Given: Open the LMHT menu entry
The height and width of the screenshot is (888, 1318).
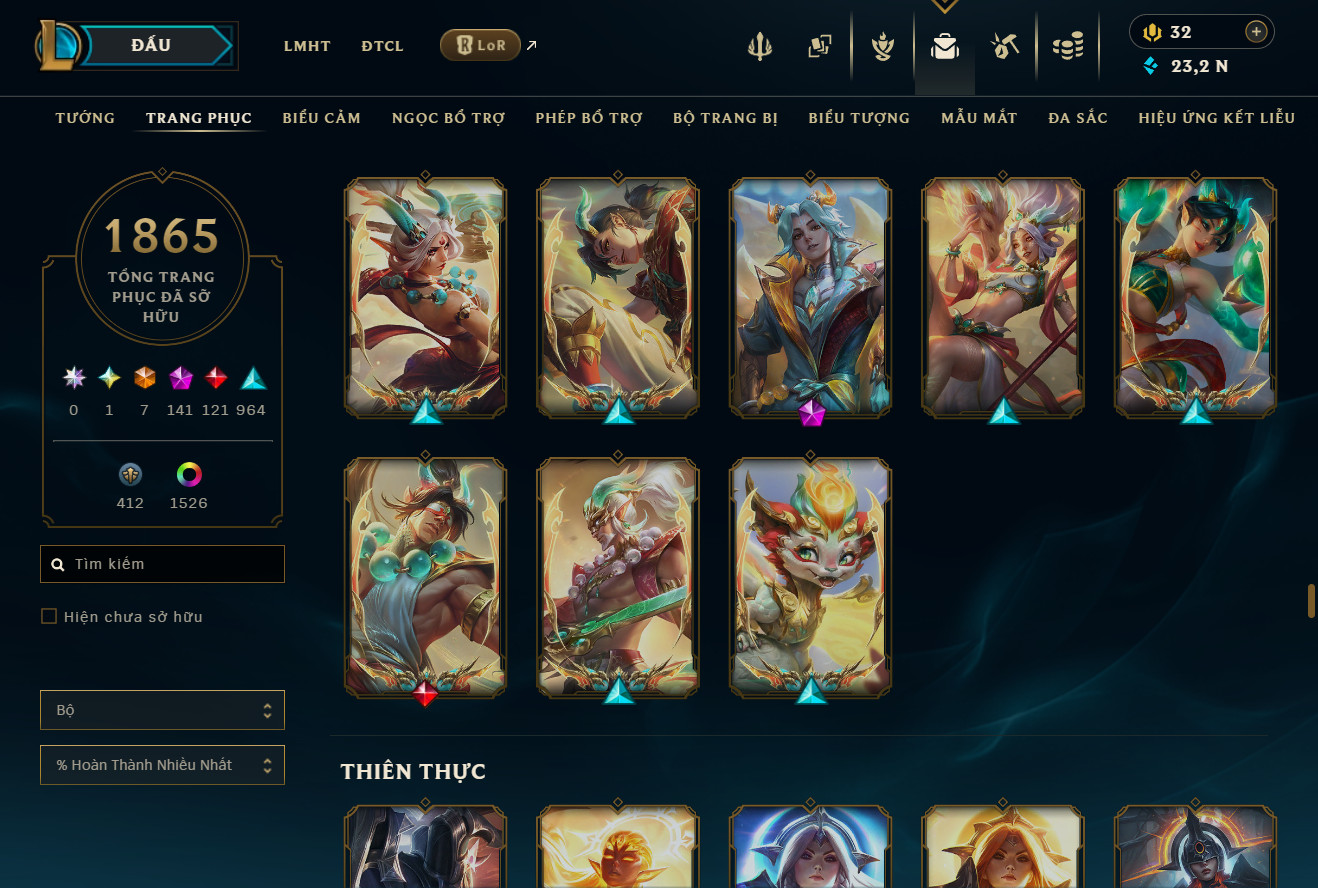Looking at the screenshot, I should click(307, 46).
